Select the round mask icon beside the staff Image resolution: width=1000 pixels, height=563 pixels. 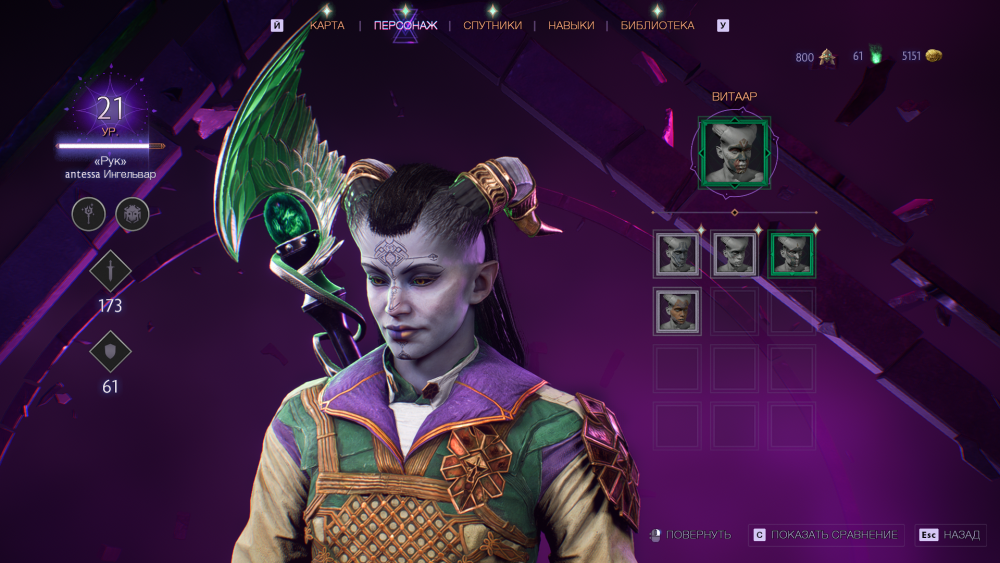click(132, 213)
